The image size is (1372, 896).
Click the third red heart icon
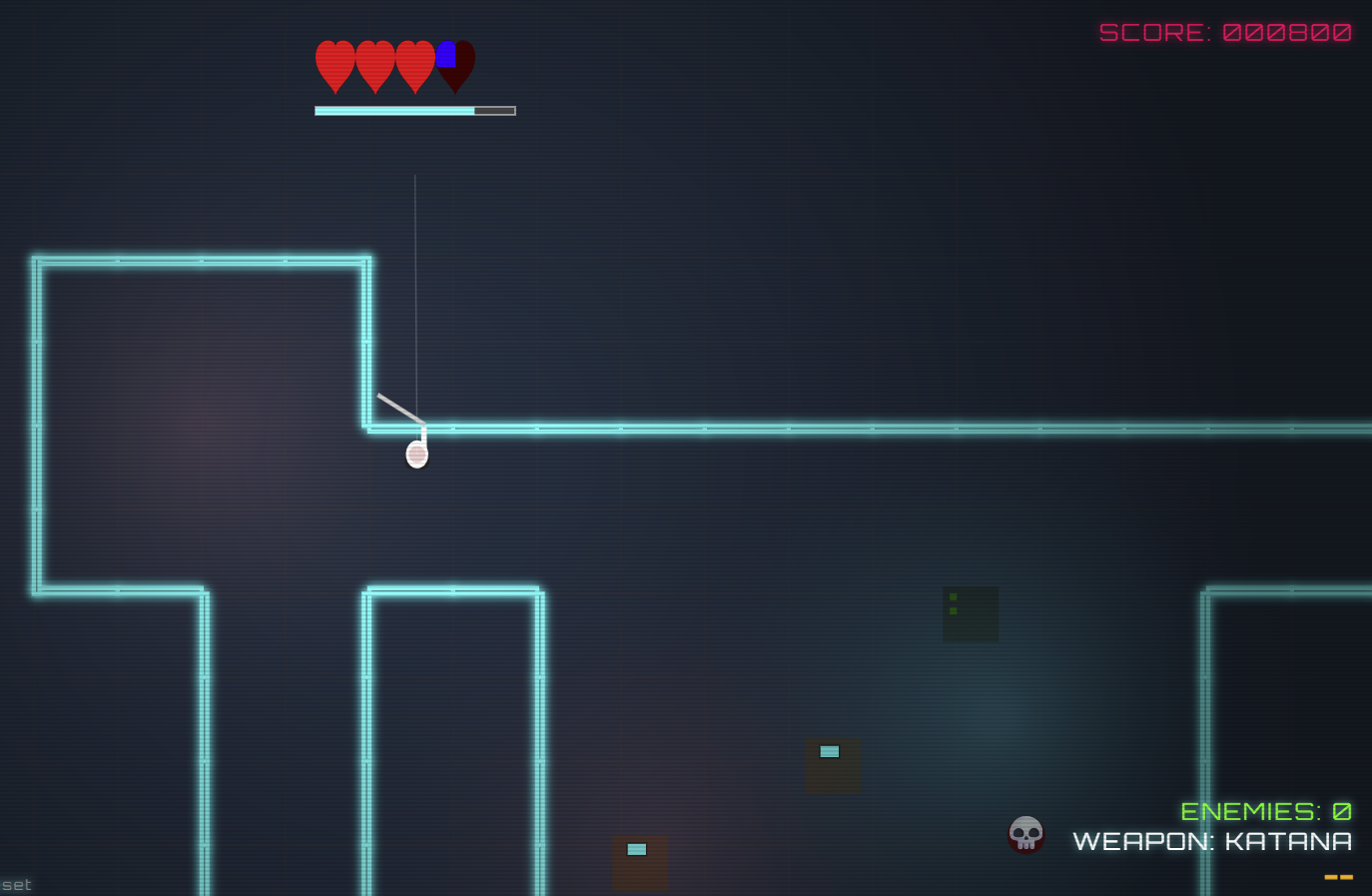(x=414, y=62)
